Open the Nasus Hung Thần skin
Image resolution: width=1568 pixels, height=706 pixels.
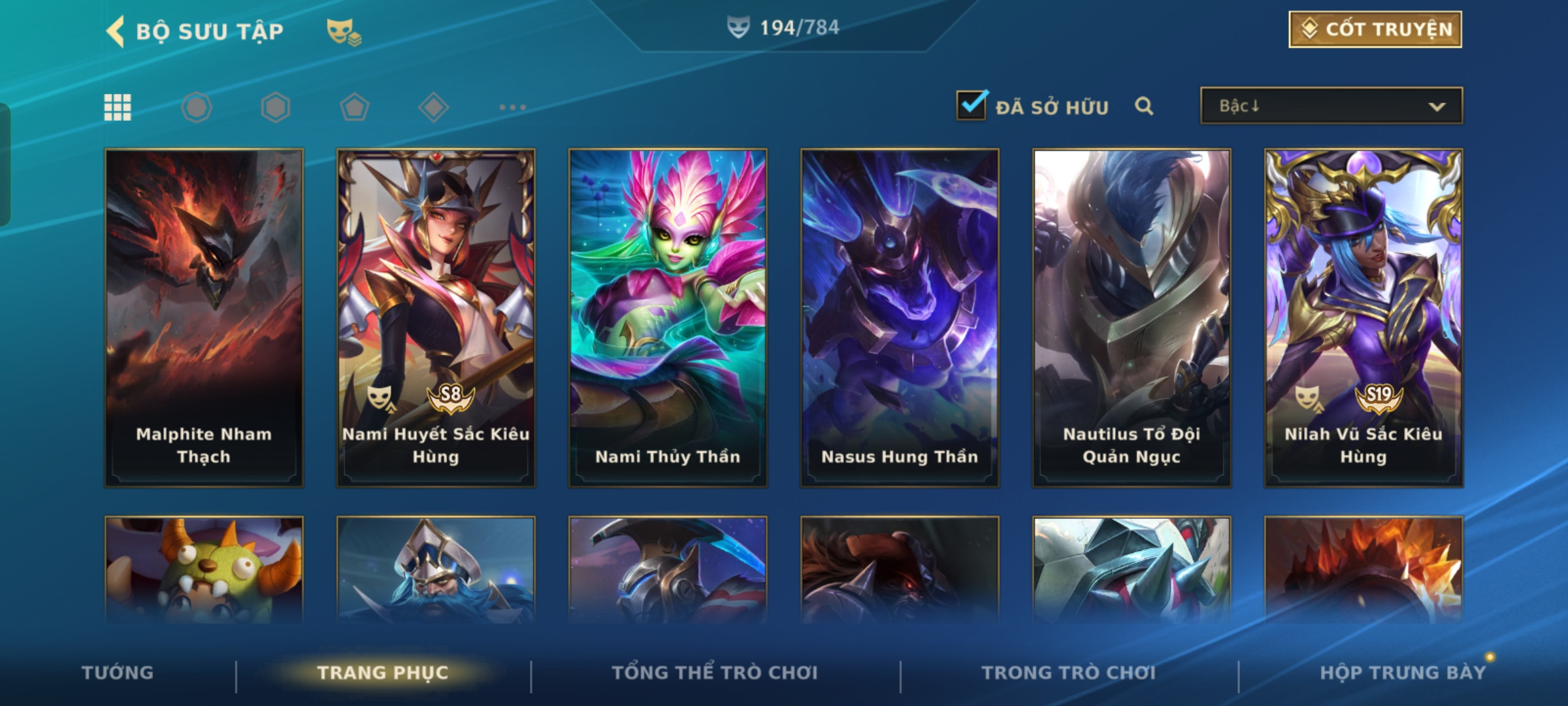pos(900,318)
